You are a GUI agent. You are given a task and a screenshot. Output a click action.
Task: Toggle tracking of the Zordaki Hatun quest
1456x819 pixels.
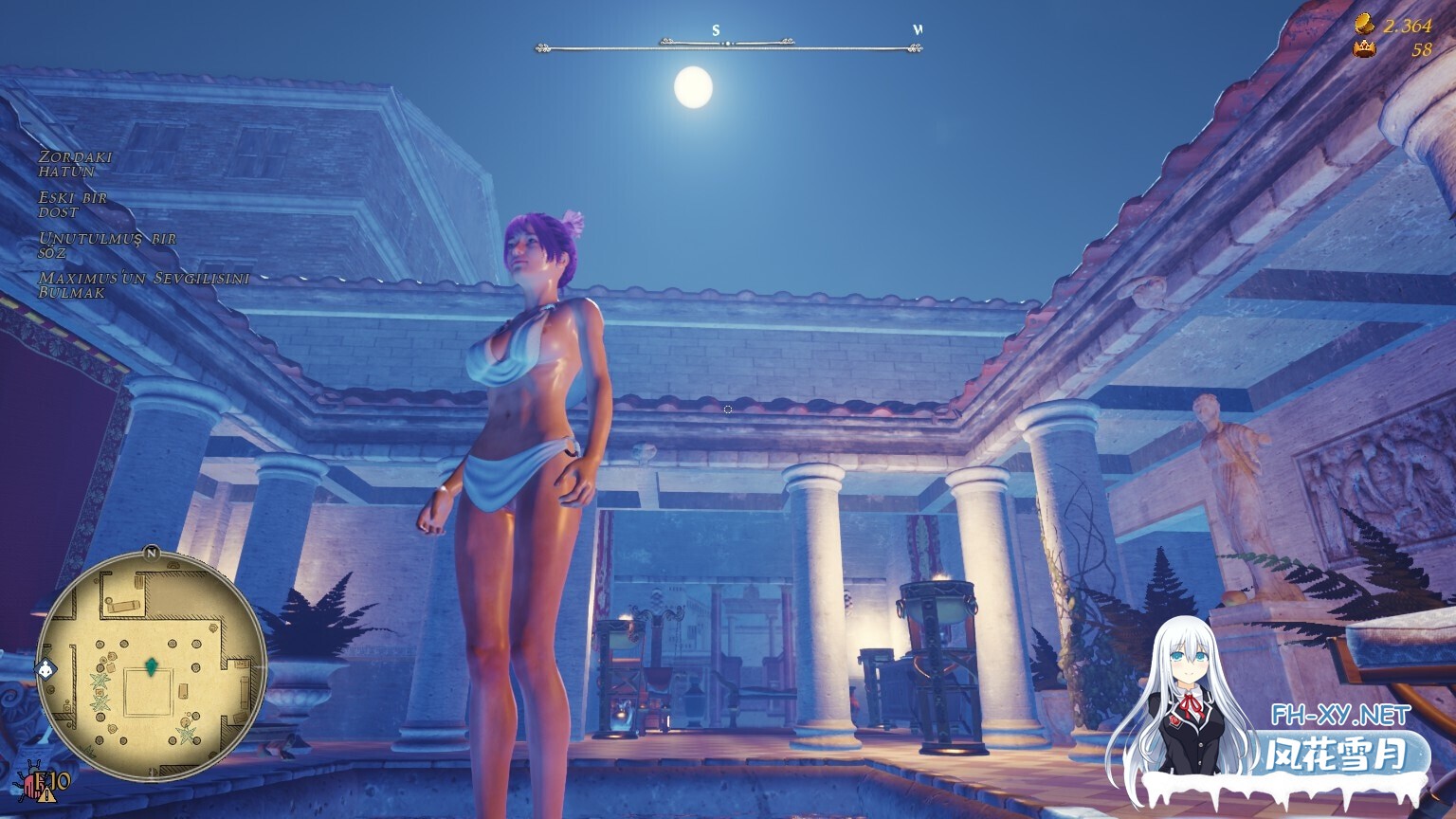point(76,163)
